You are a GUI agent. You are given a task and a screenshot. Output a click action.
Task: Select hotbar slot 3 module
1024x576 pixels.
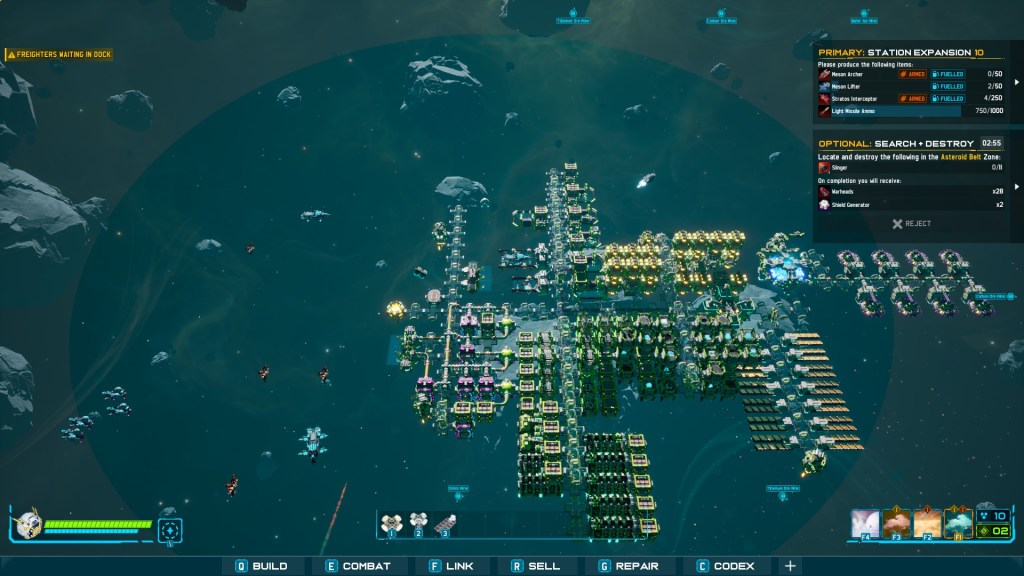(x=446, y=522)
